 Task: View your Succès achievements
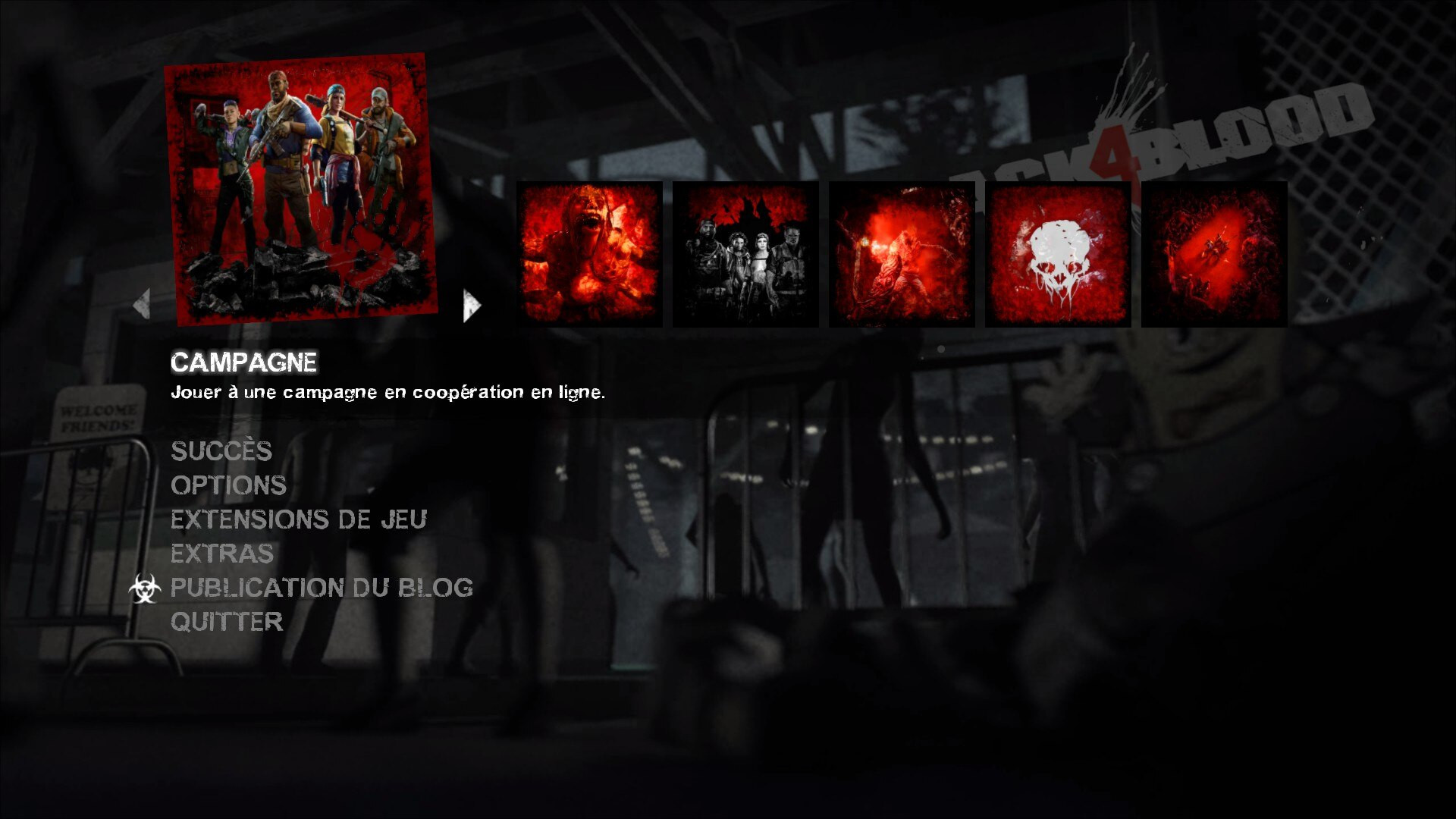click(222, 453)
